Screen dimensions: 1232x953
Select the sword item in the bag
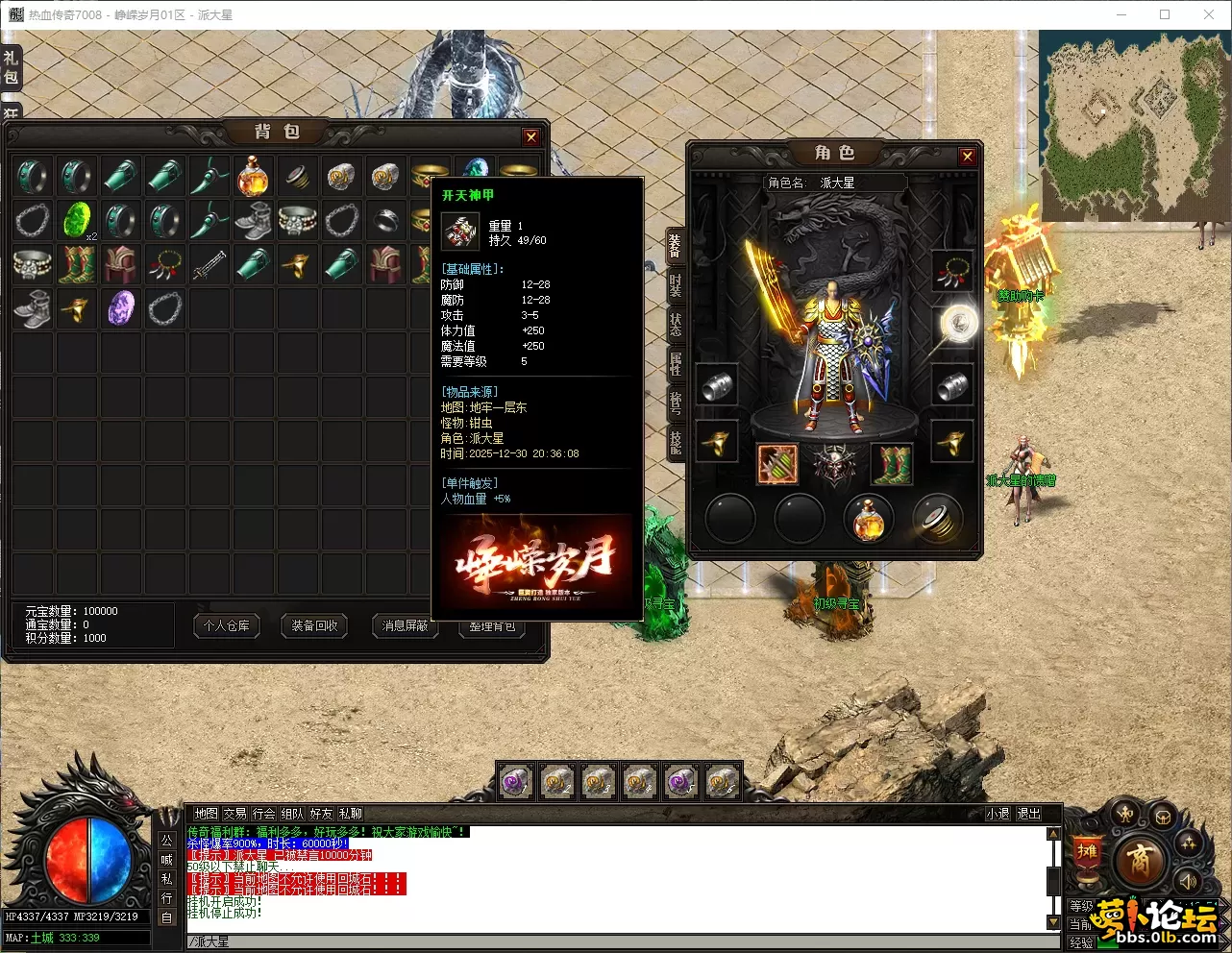coord(209,265)
